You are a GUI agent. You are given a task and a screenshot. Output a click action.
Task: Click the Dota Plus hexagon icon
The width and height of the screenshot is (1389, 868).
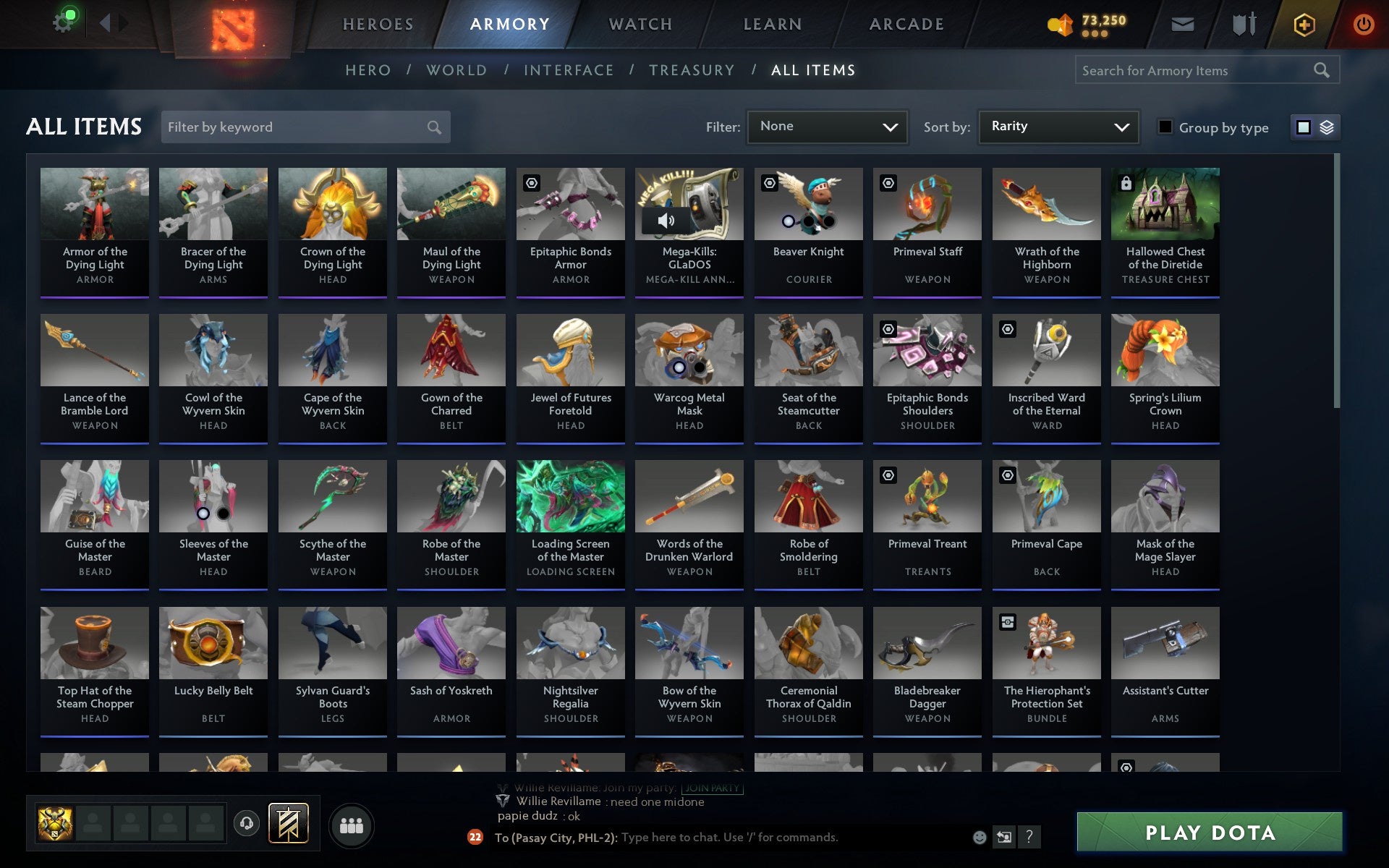[x=1302, y=23]
